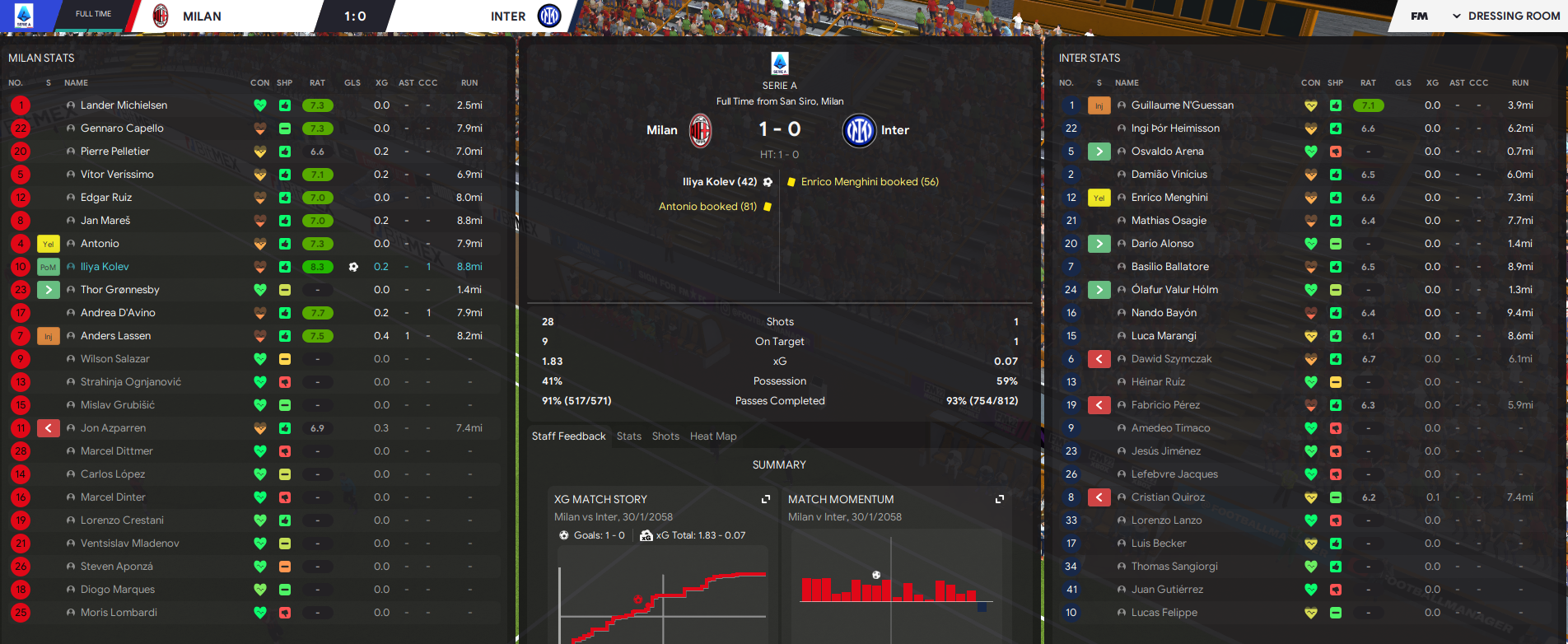
Task: Select Guillaume N'Guessan in Inter stats
Action: click(1182, 105)
